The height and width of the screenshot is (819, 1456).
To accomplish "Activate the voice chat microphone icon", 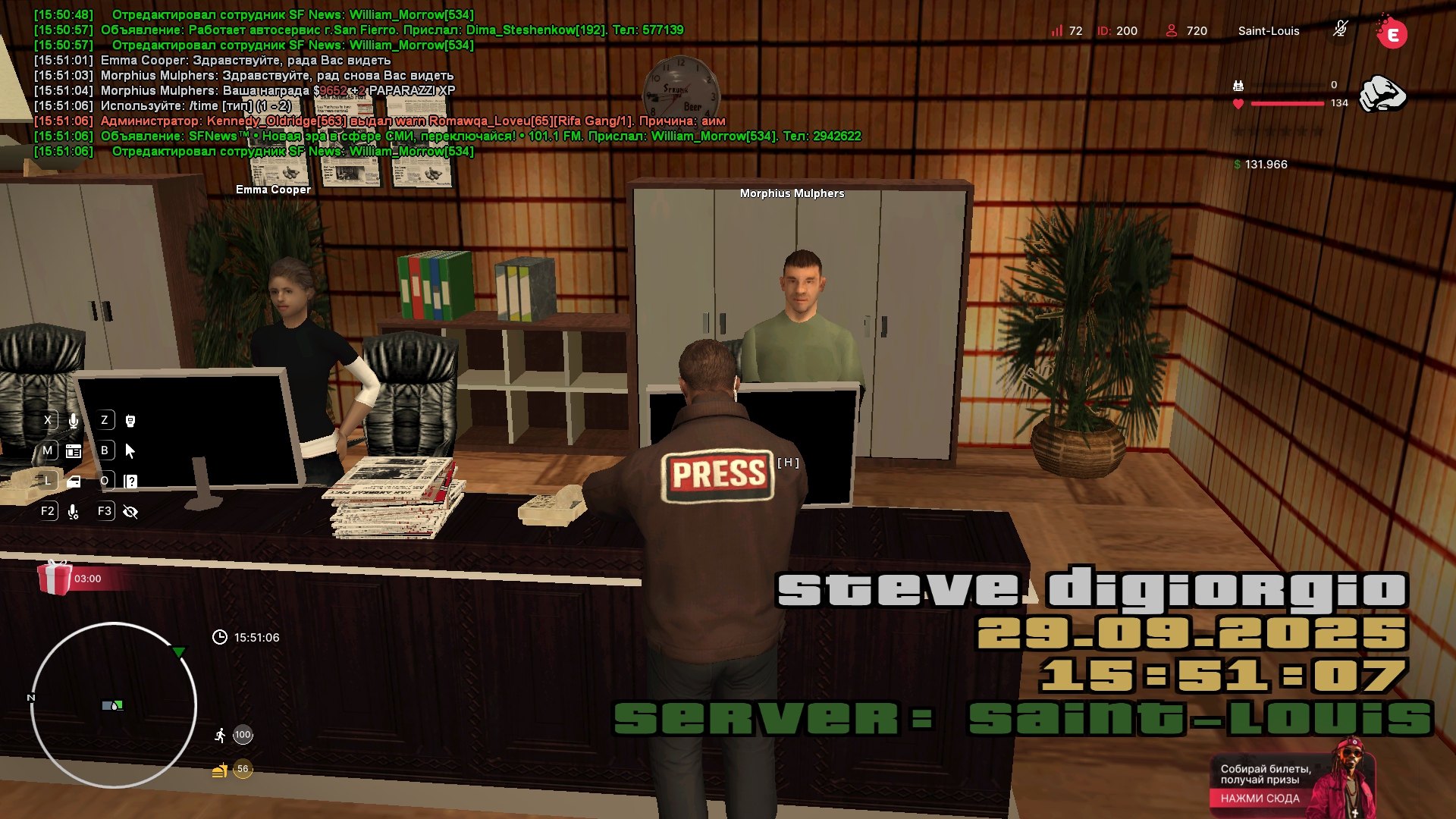I will coord(74,421).
